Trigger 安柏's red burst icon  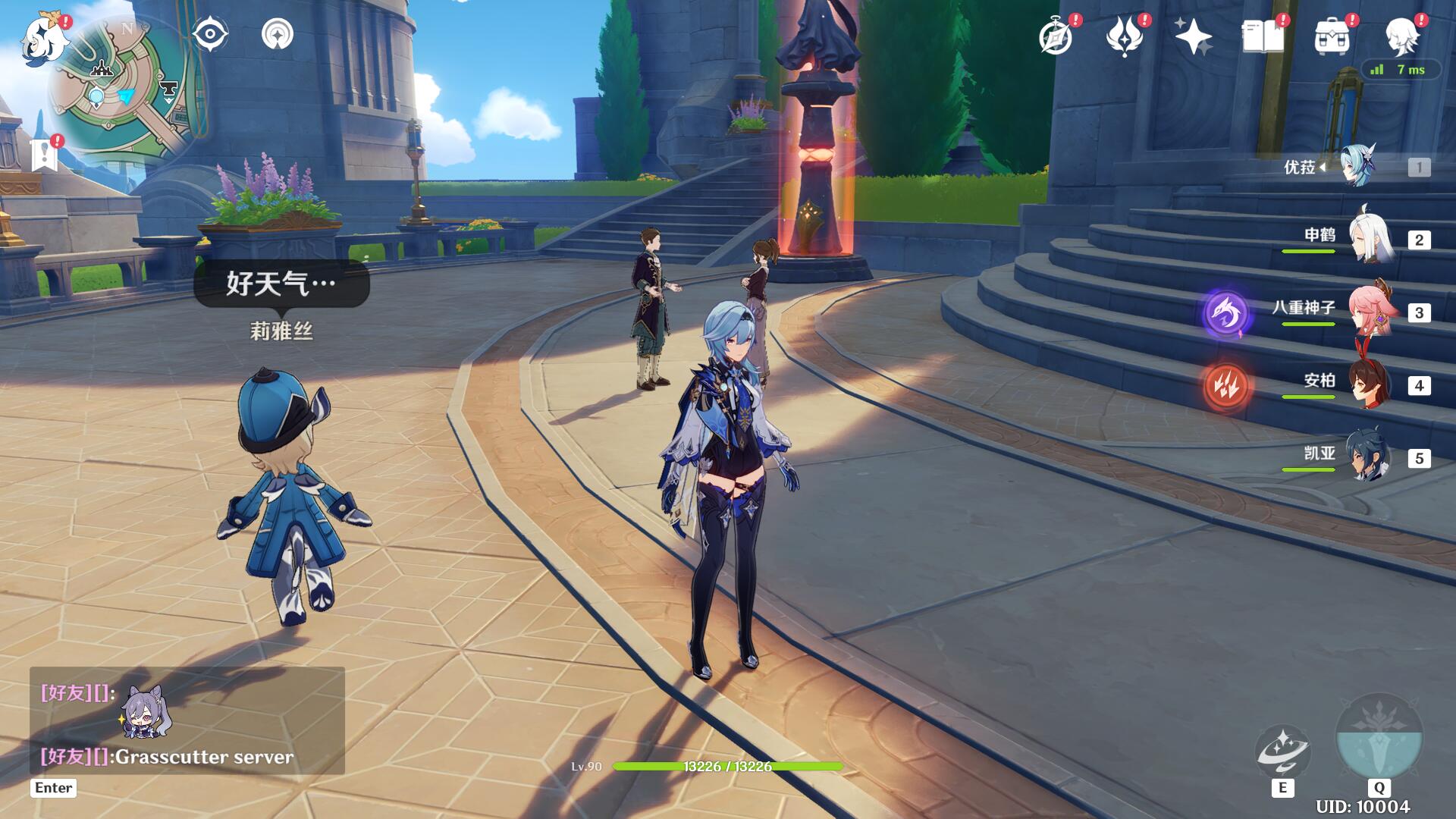[1225, 386]
